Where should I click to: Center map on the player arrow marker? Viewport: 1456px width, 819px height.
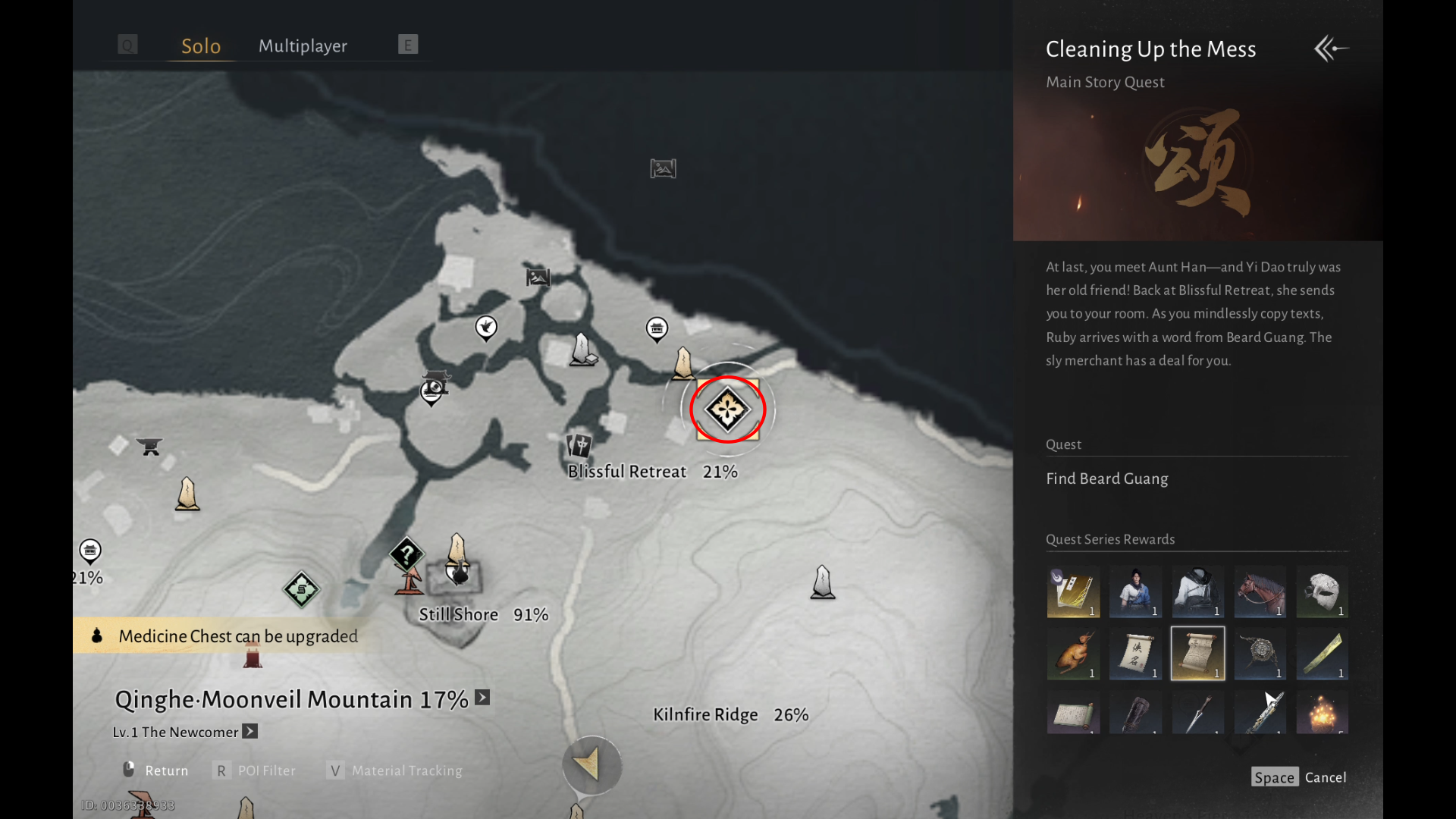pos(591,764)
